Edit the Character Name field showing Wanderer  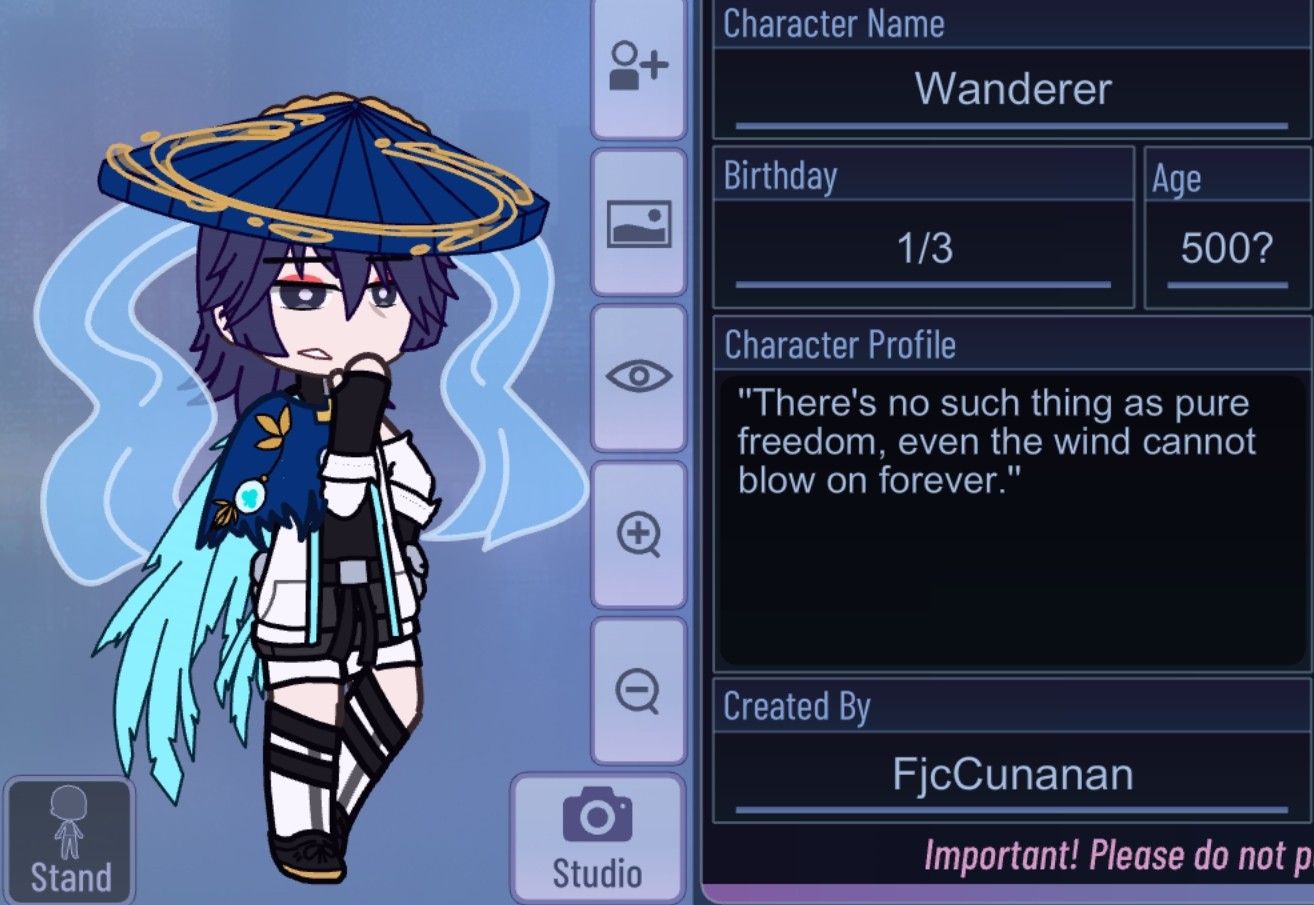pos(1012,88)
